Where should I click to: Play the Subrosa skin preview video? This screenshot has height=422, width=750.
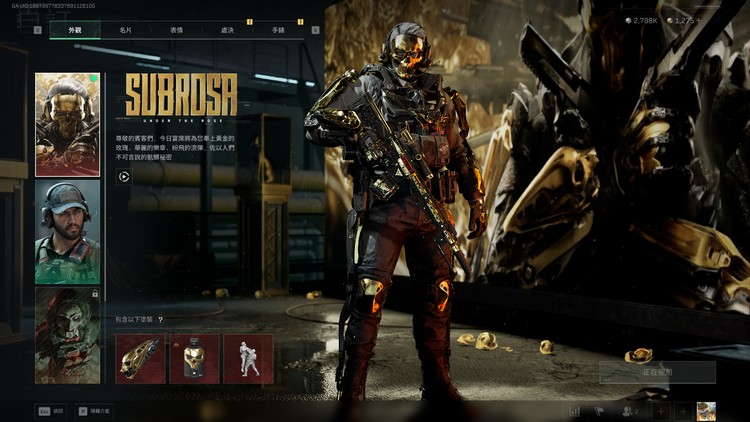(x=124, y=176)
